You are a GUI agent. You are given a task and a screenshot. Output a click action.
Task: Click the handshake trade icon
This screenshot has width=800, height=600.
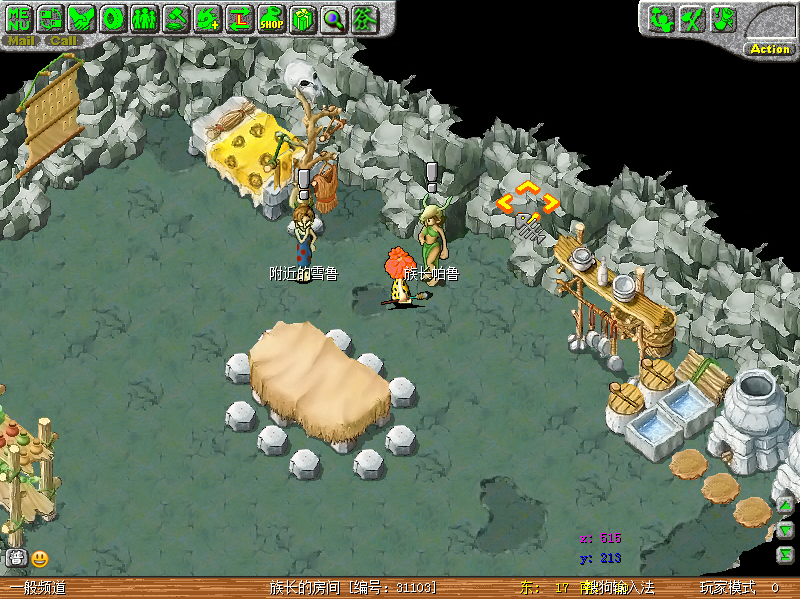pos(81,18)
